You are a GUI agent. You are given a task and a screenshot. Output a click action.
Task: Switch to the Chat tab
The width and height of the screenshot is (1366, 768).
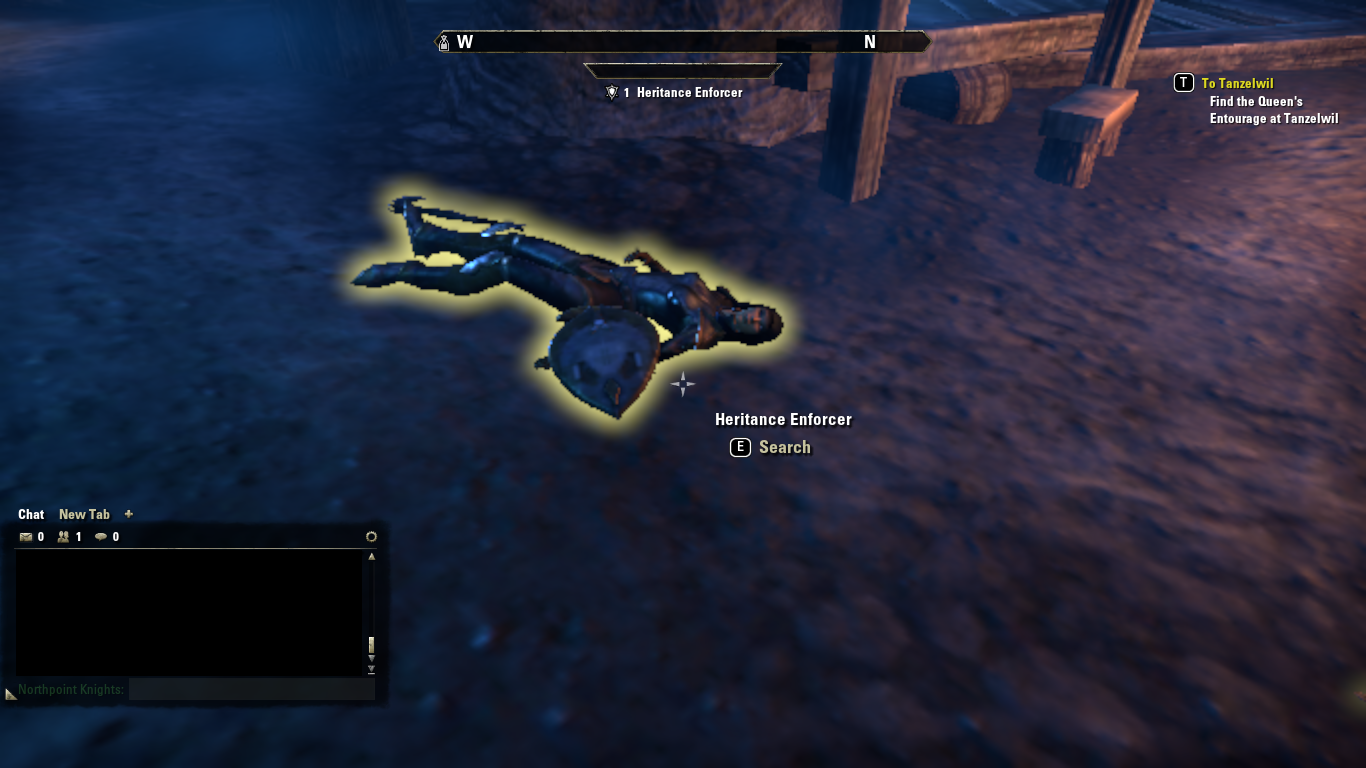point(30,514)
